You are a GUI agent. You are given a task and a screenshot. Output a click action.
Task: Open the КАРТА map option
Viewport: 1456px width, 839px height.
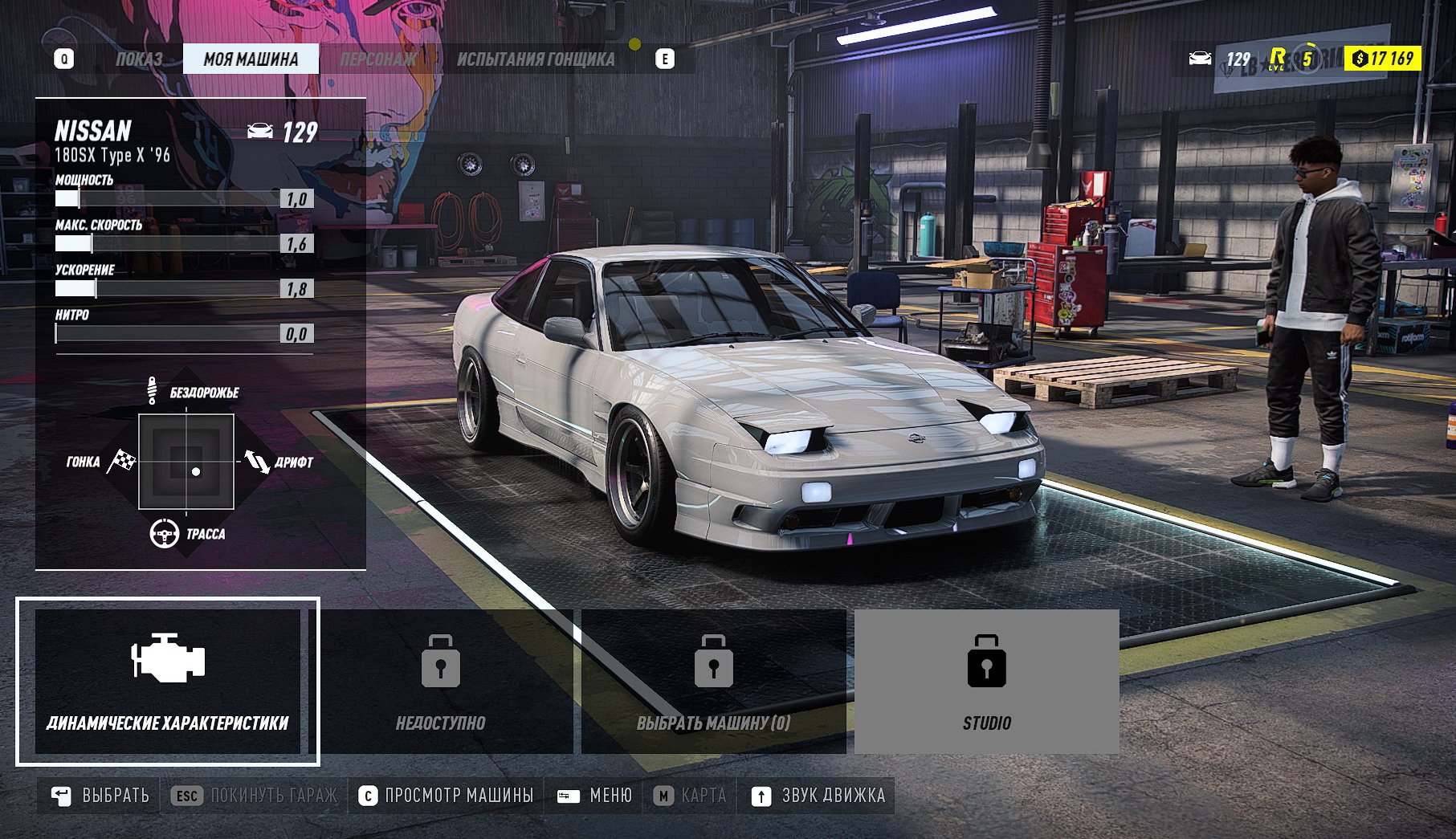[690, 796]
